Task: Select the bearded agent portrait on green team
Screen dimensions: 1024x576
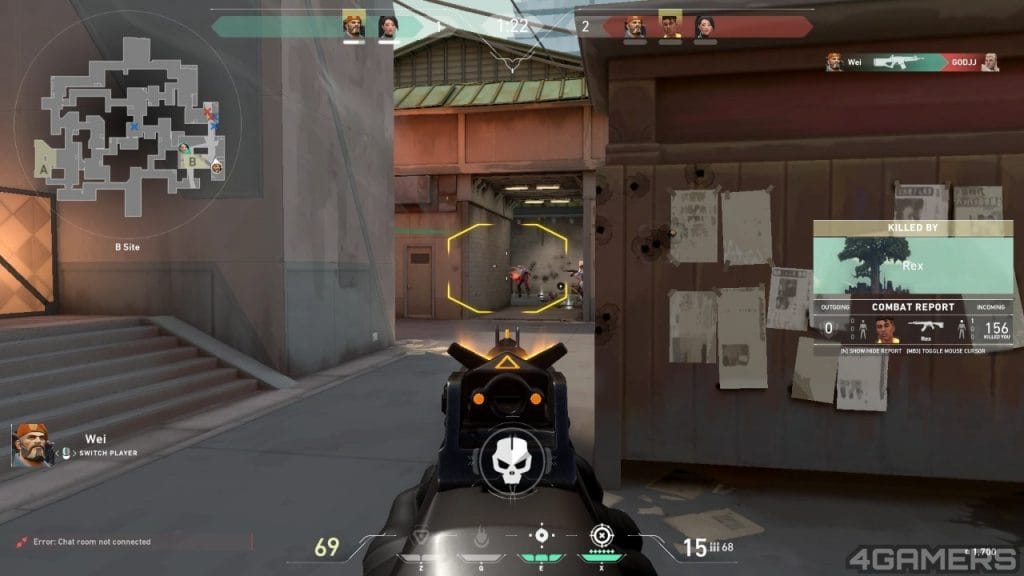Action: (x=353, y=25)
